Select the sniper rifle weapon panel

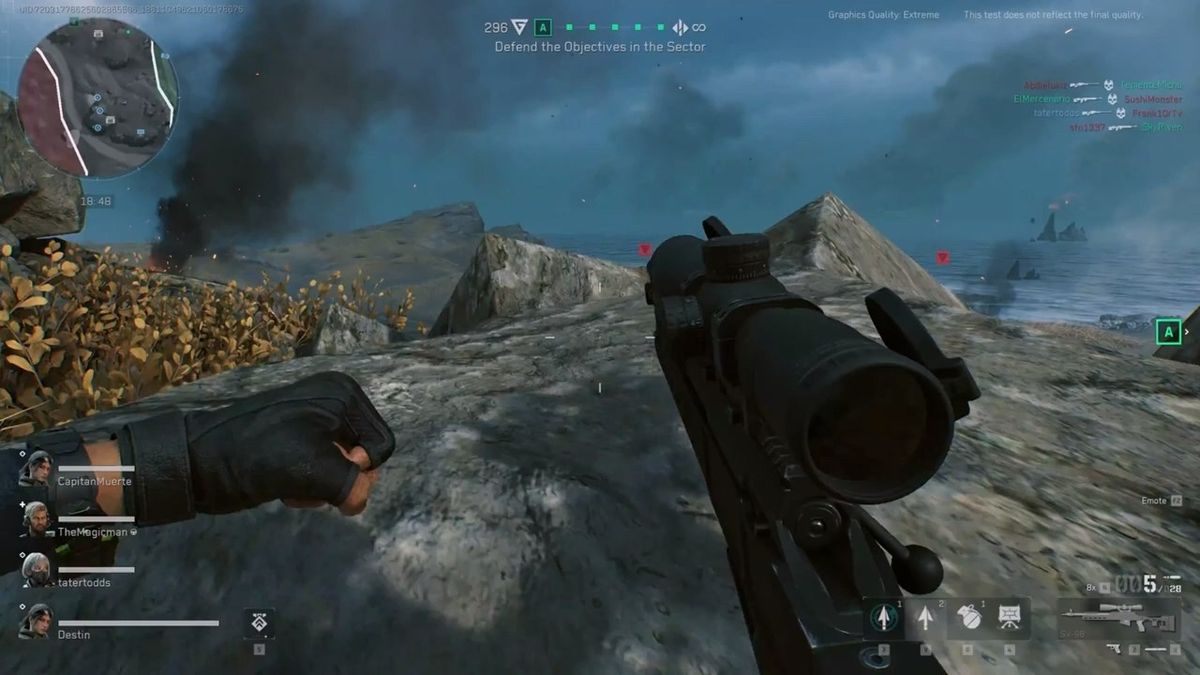coord(1118,618)
